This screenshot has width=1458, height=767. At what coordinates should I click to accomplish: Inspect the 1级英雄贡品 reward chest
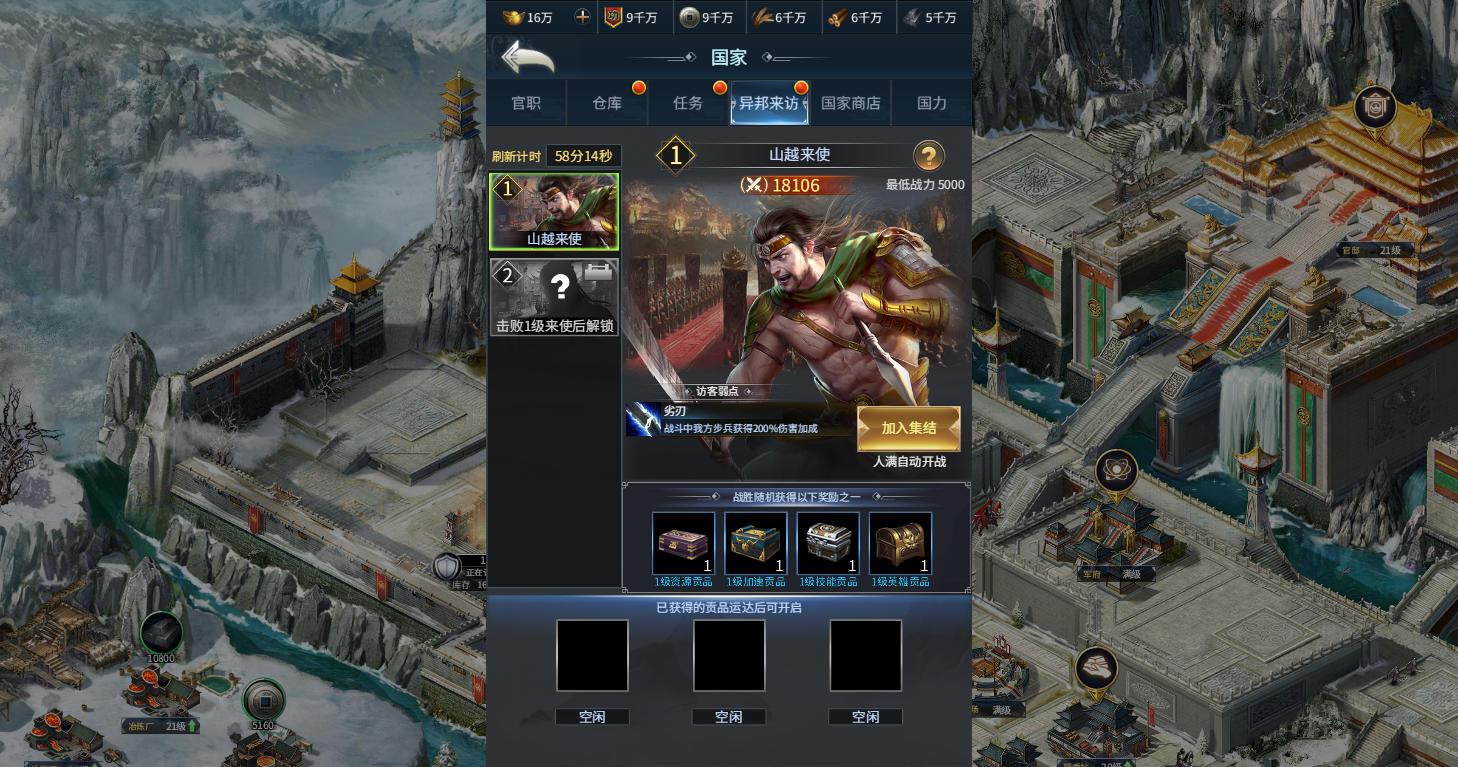[x=900, y=544]
